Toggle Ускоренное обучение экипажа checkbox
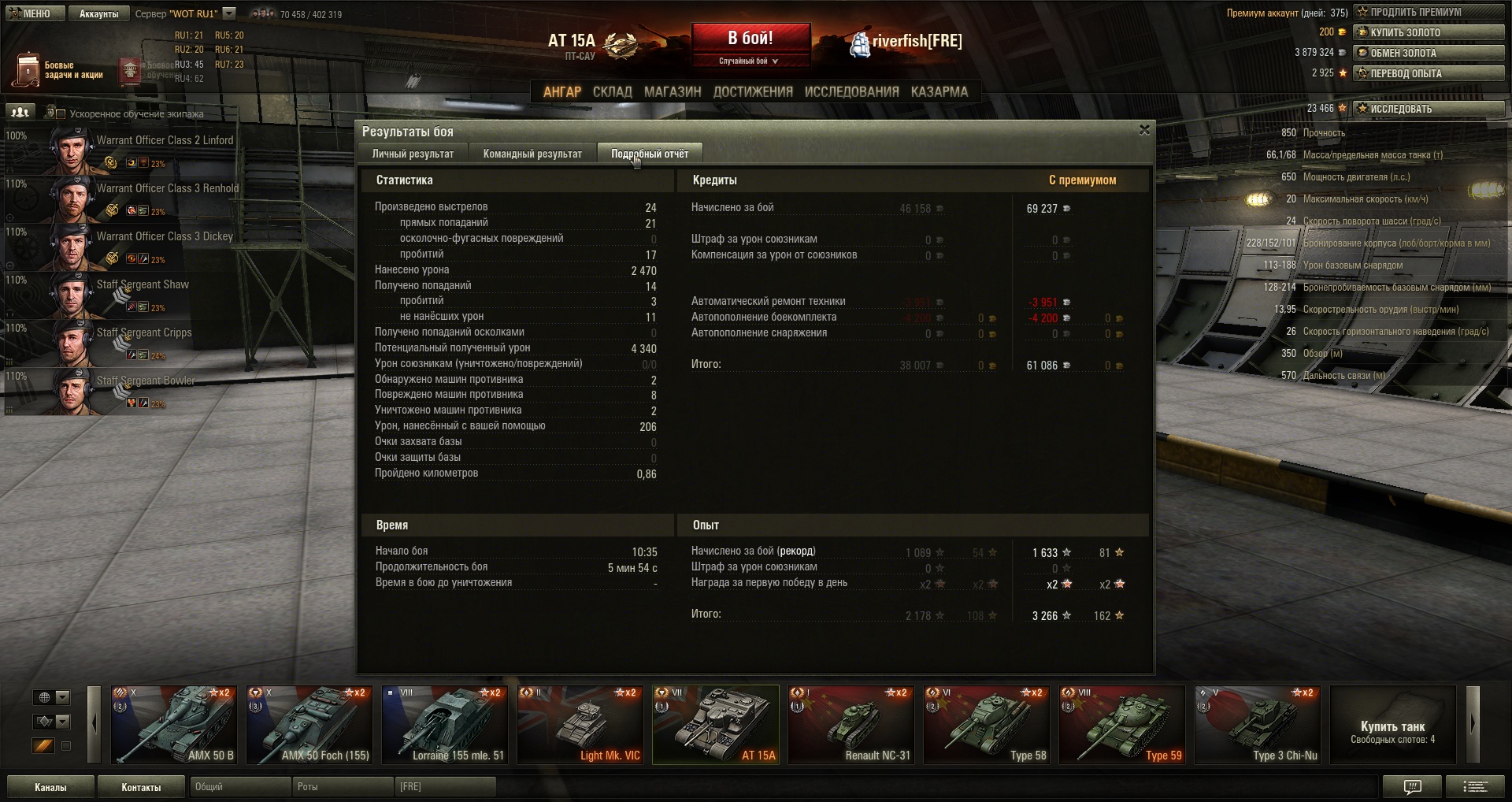The image size is (1512, 802). (x=61, y=114)
